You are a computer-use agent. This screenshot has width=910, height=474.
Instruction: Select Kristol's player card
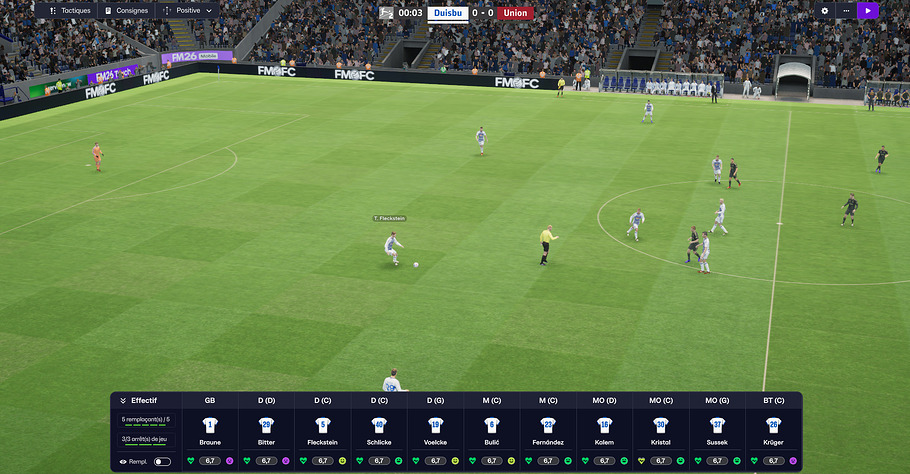(660, 430)
